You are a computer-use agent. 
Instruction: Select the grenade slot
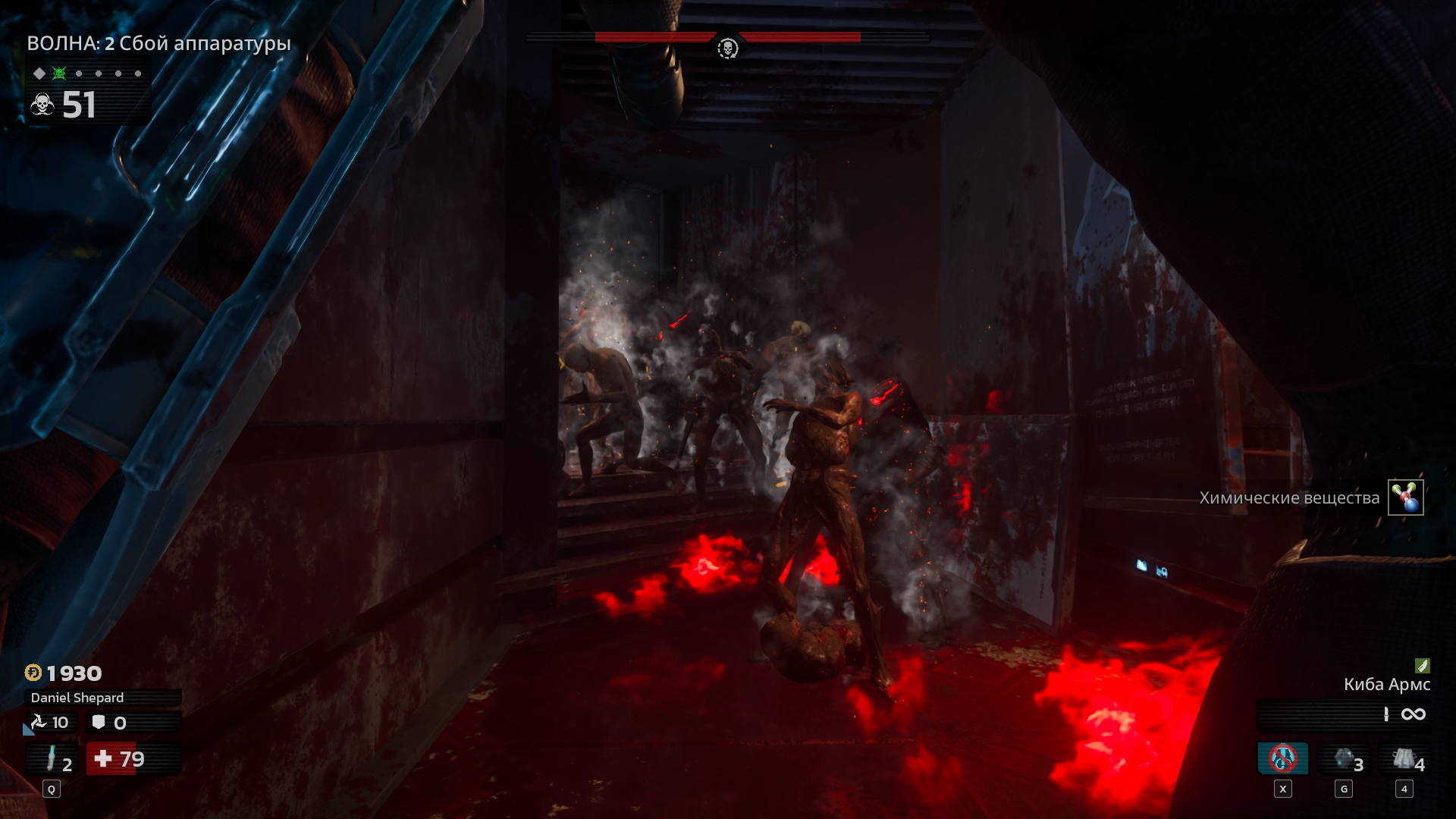pyautogui.click(x=1345, y=759)
